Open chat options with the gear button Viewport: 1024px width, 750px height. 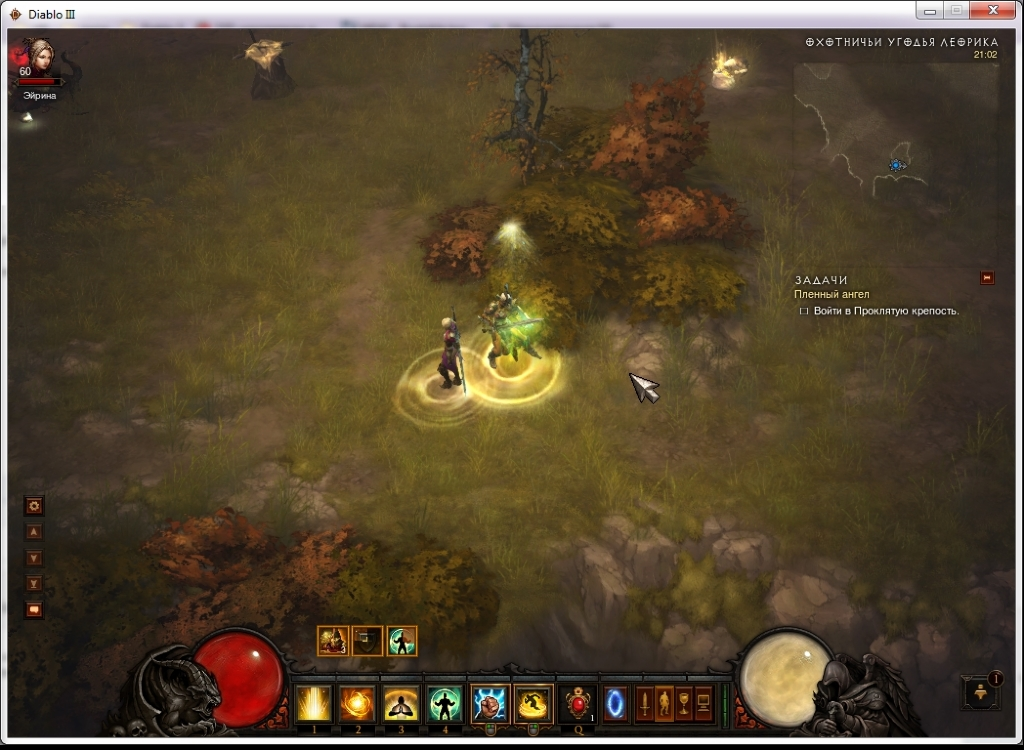point(34,506)
